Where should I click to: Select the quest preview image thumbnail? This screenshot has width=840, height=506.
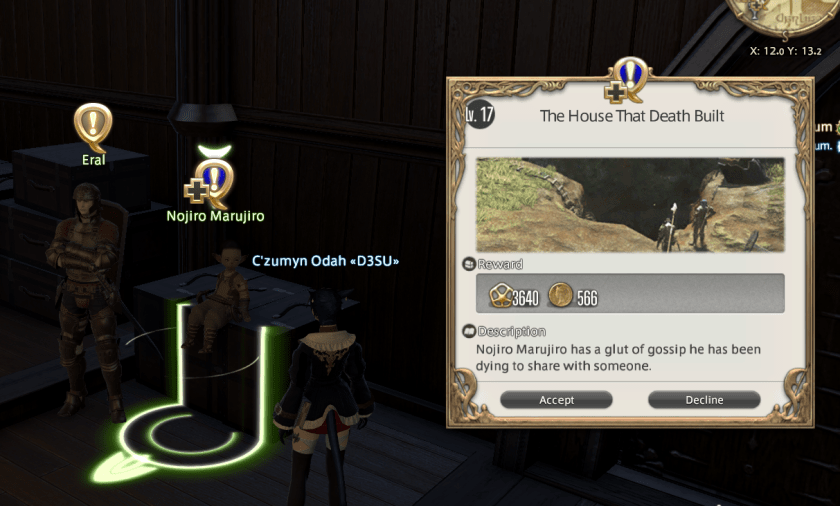tap(630, 204)
